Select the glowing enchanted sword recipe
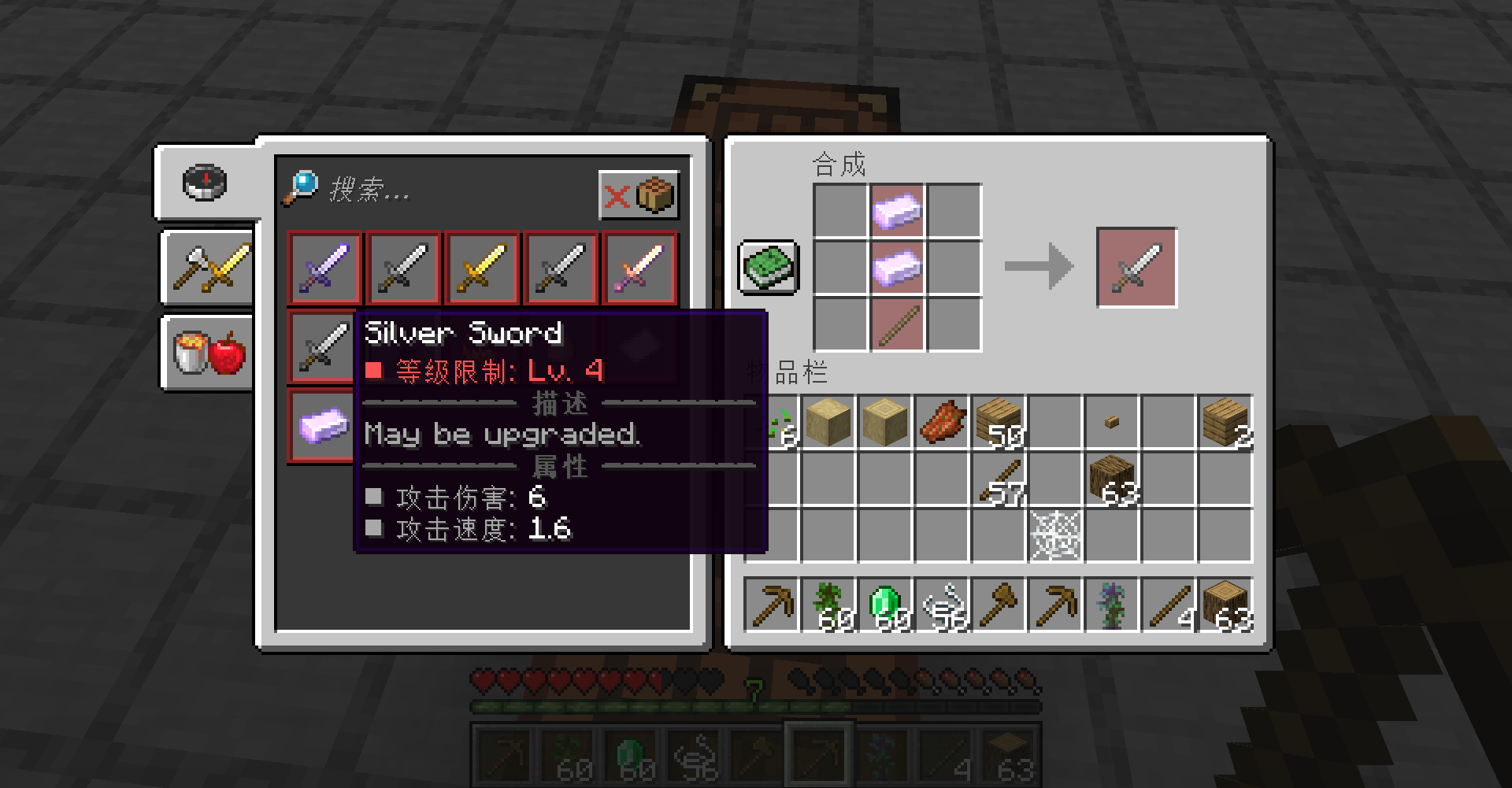This screenshot has height=788, width=1512. [639, 268]
